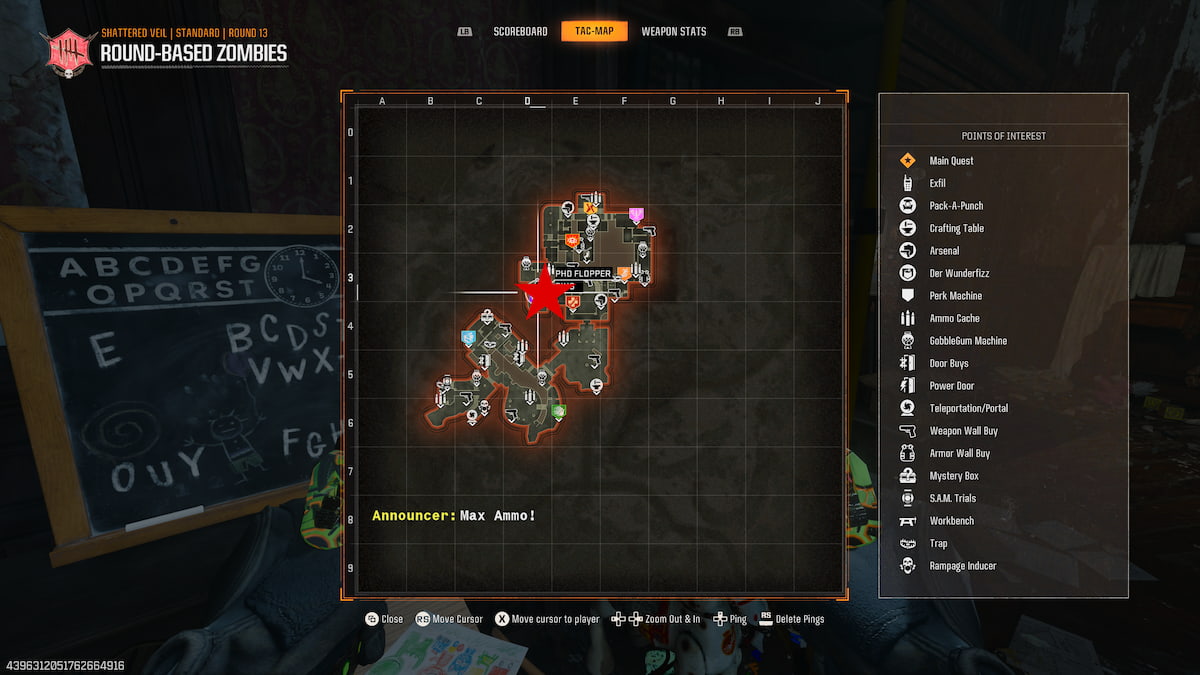Switch to the Scoreboard tab
The image size is (1200, 675).
tap(520, 31)
